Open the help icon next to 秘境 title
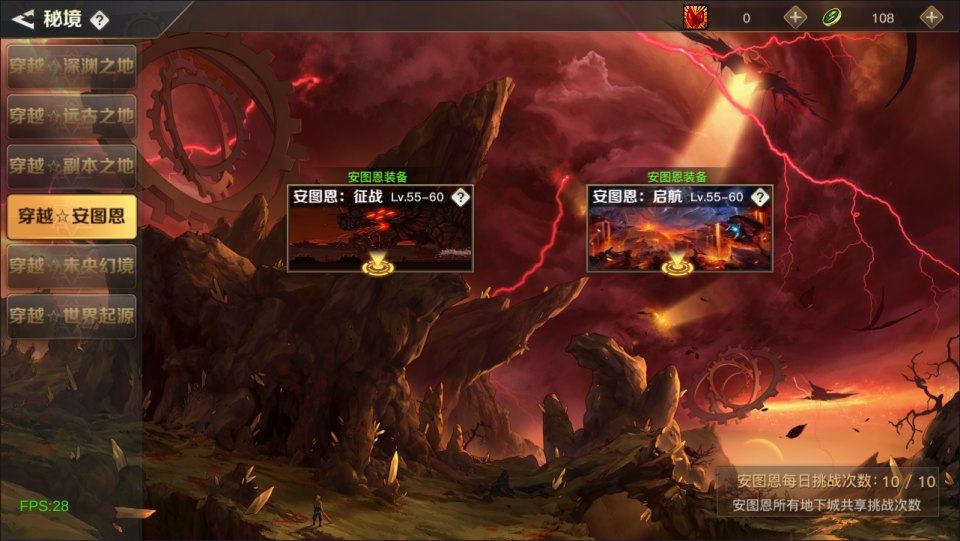The width and height of the screenshot is (960, 541). click(x=99, y=19)
